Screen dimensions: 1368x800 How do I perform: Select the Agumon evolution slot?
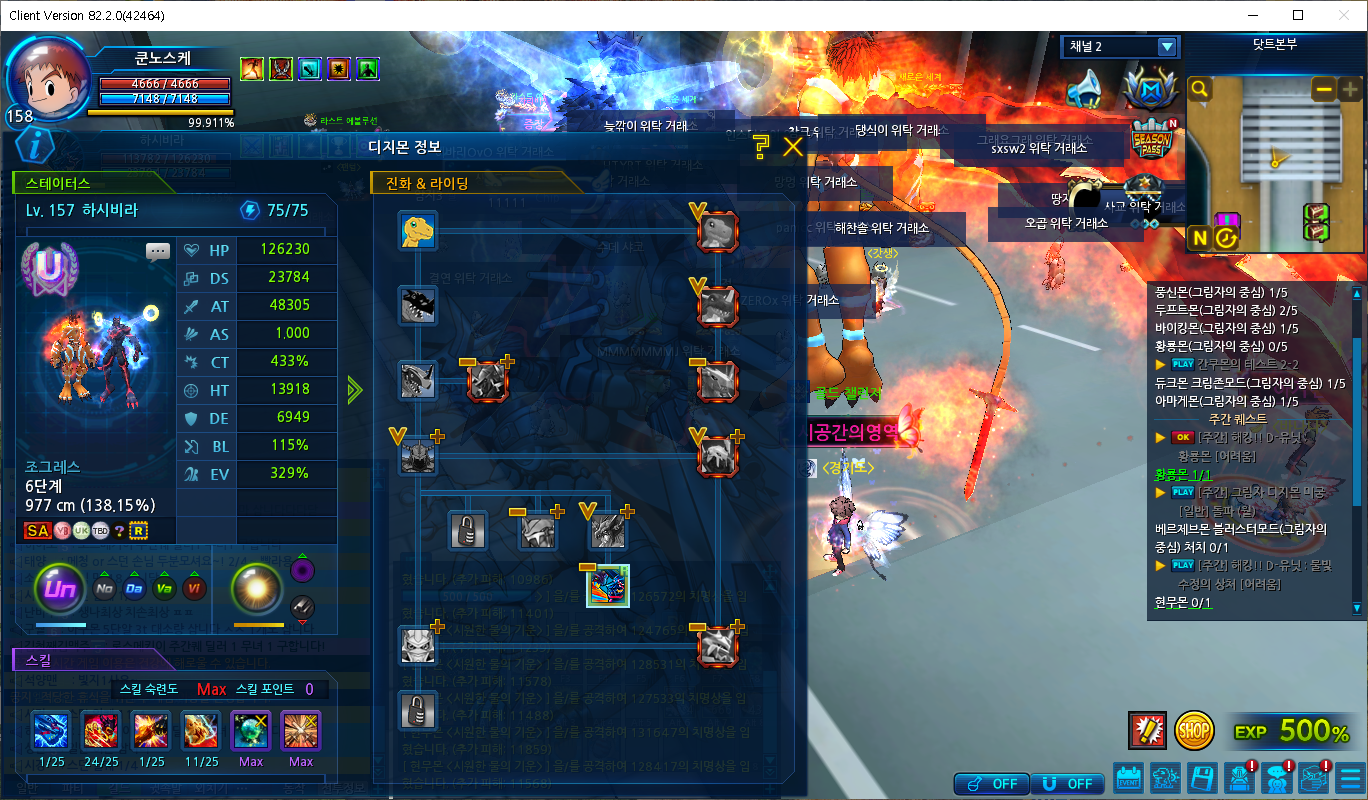point(417,230)
